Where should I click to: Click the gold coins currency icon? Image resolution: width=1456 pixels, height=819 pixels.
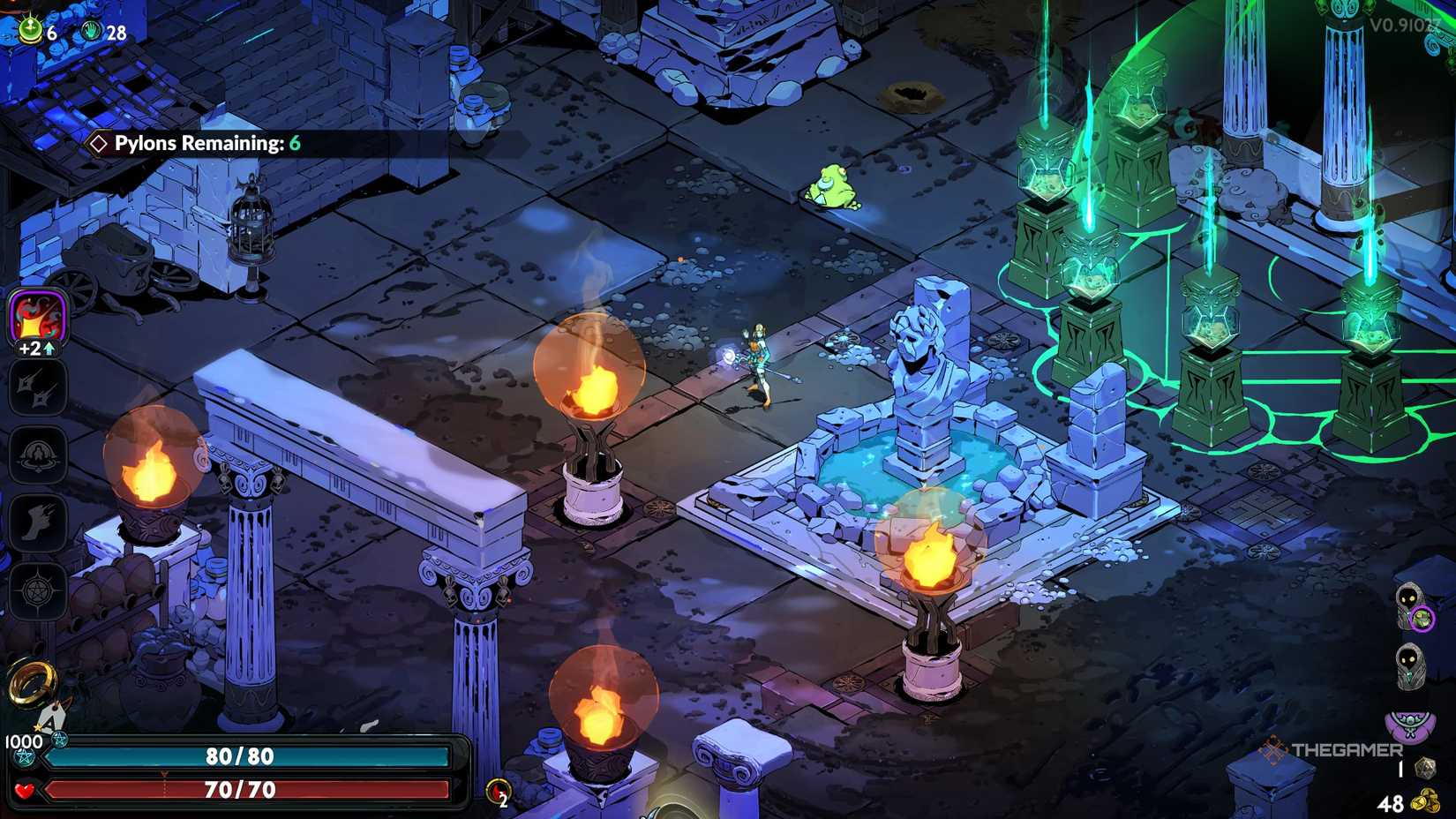coord(1425,802)
